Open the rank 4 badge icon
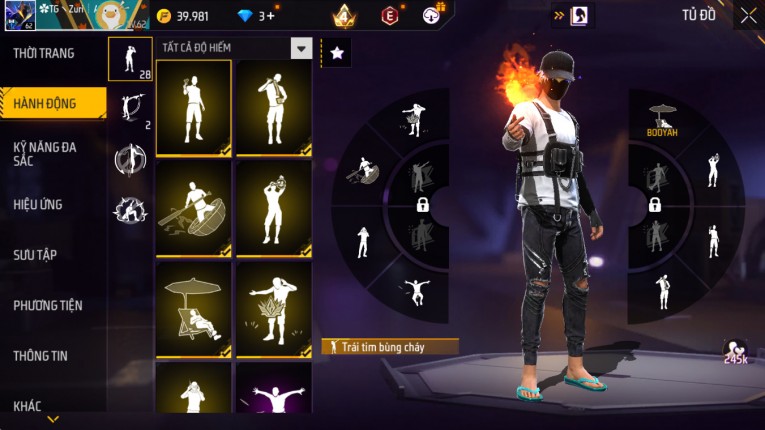The height and width of the screenshot is (430, 765). point(345,15)
